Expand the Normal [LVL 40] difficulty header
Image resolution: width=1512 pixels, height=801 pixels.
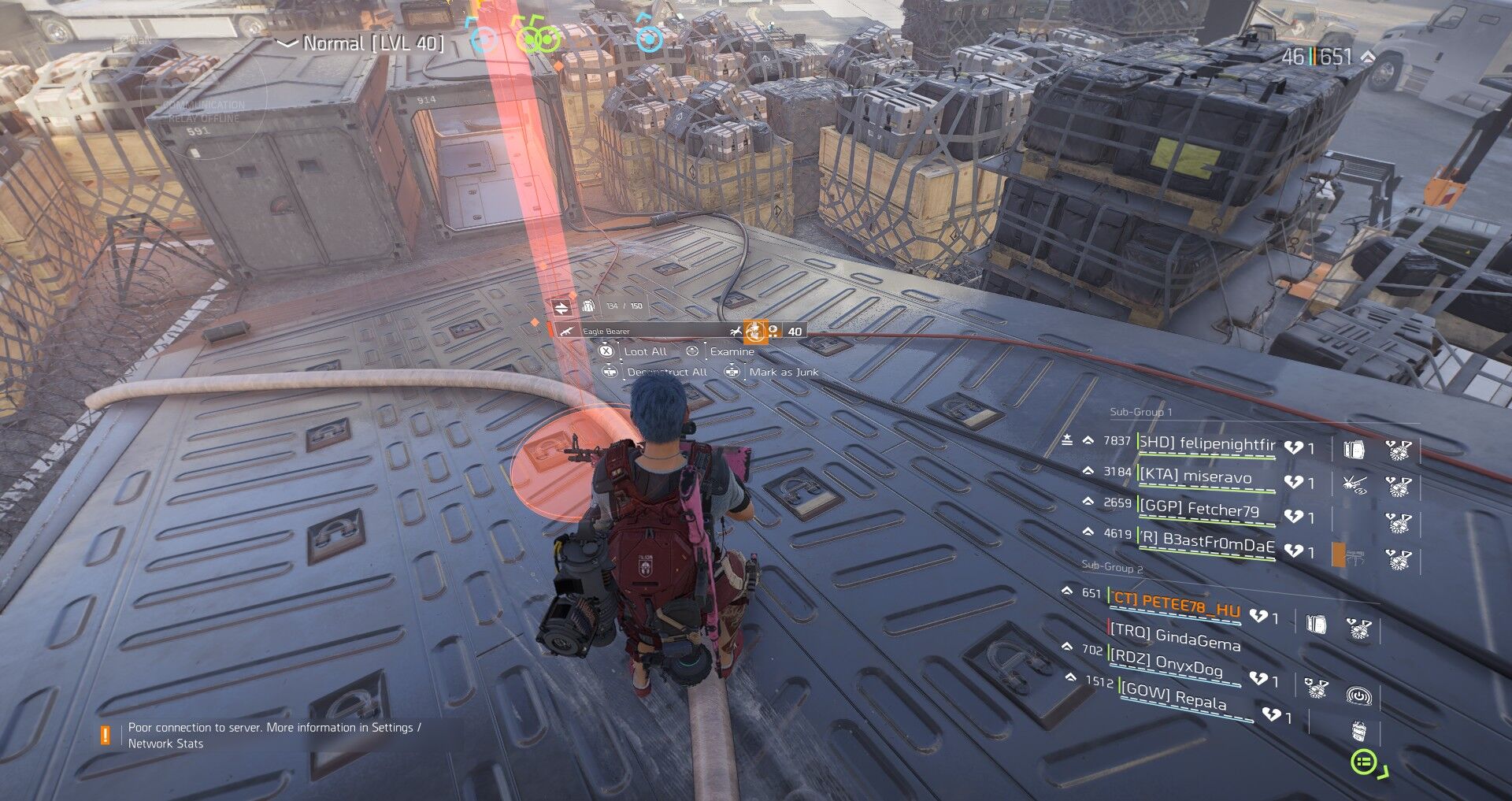[x=364, y=44]
